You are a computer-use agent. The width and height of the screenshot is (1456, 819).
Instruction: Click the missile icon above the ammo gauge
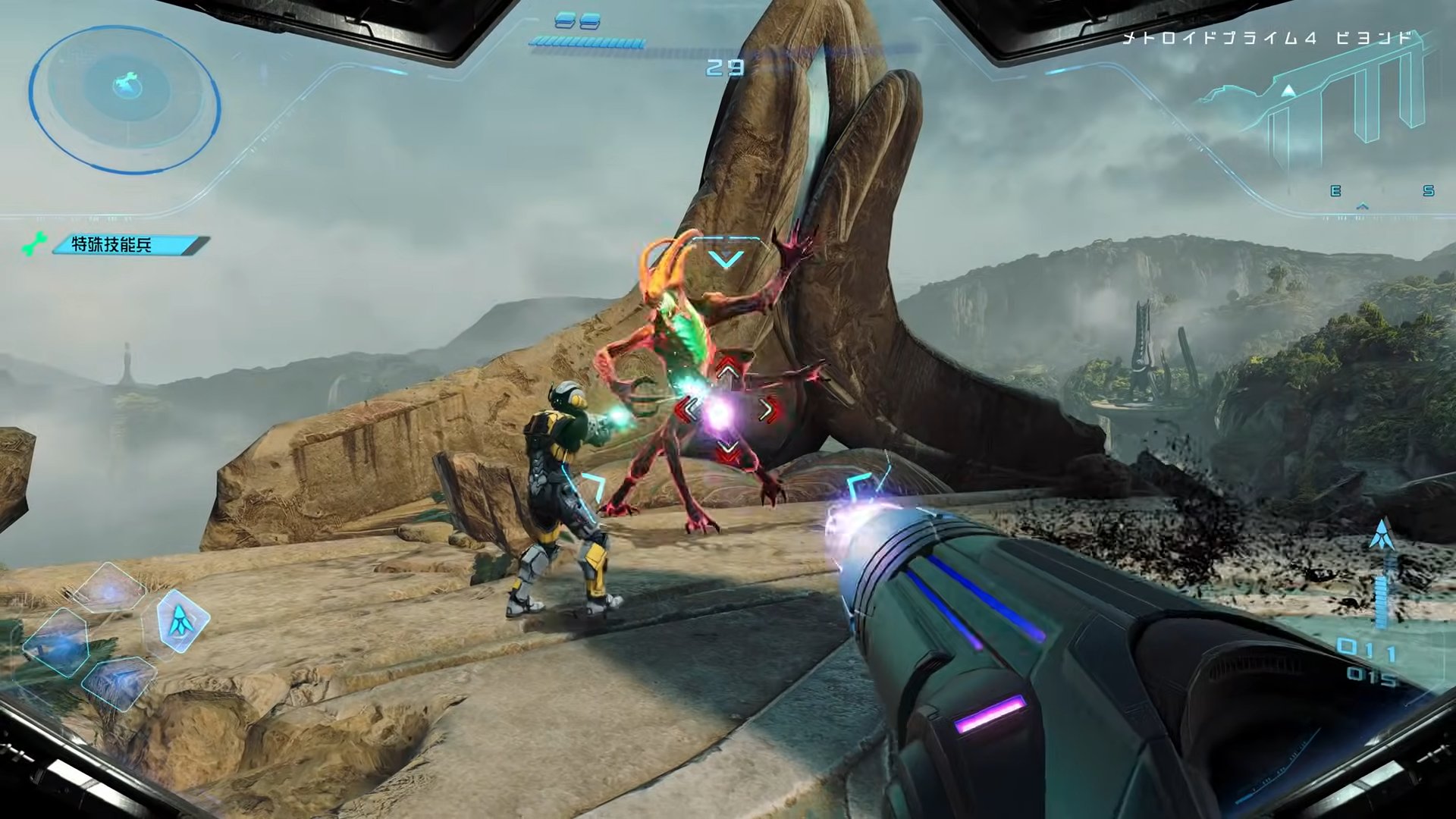coord(1382,535)
